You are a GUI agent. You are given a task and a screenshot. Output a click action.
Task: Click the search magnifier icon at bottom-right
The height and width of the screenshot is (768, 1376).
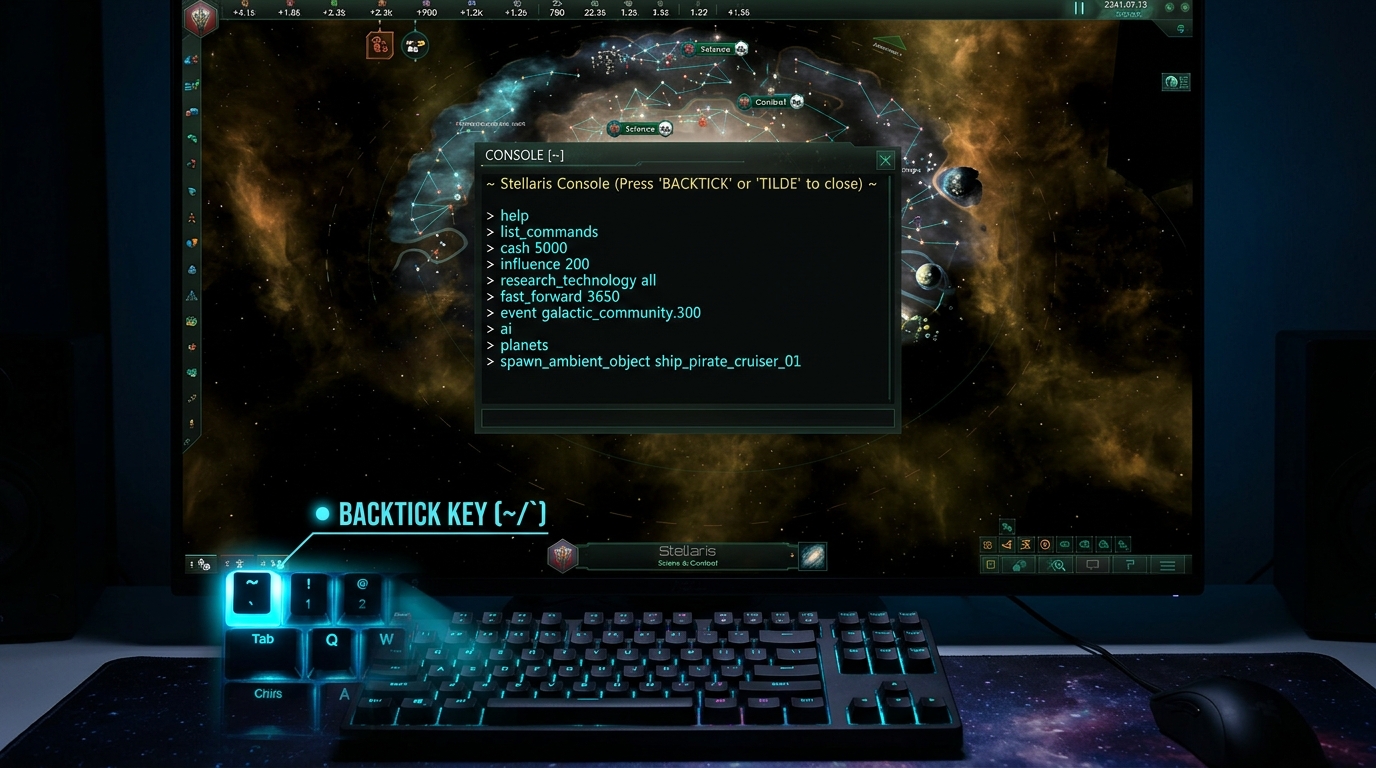[1055, 565]
